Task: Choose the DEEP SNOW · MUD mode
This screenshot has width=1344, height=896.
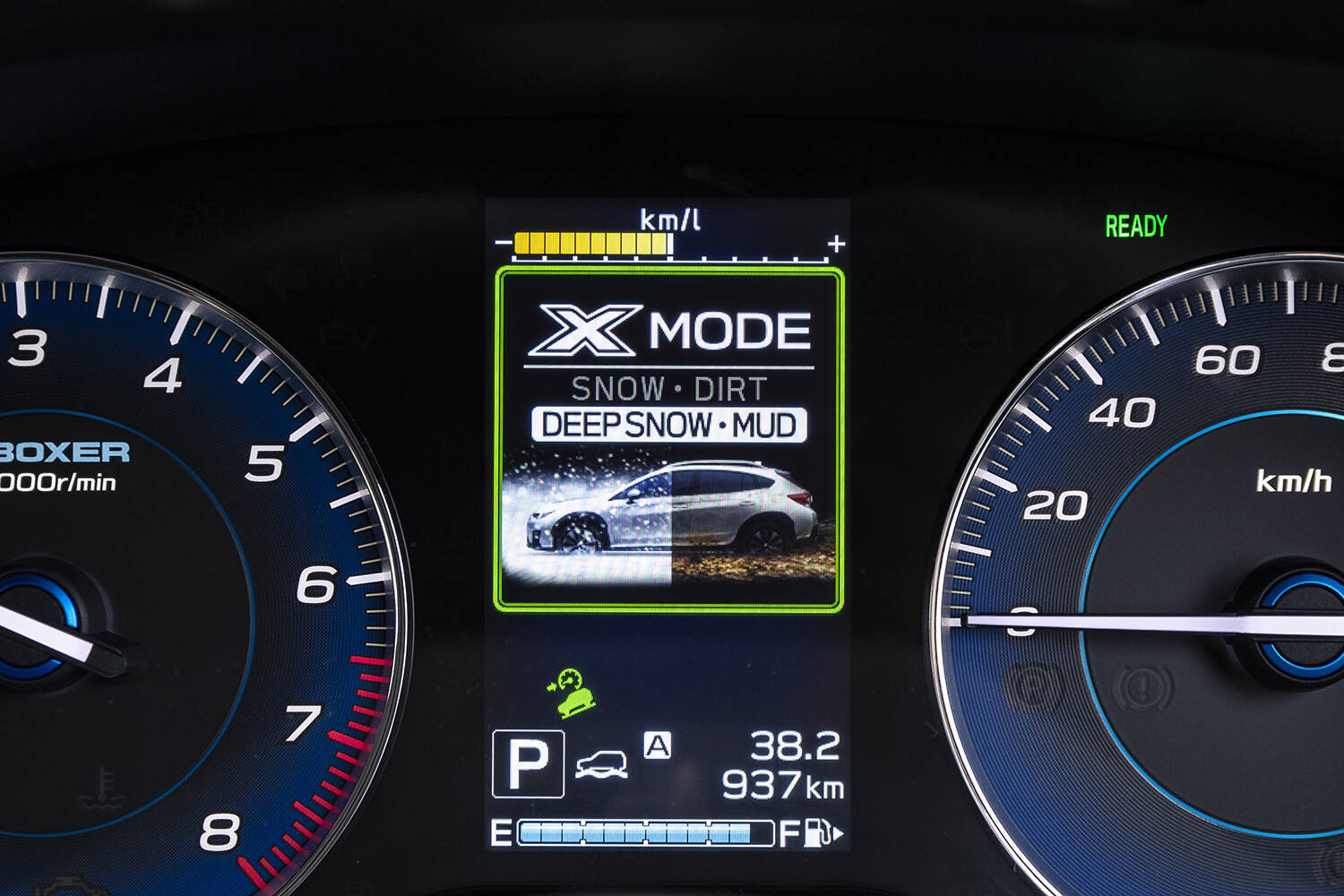Action: (x=668, y=425)
